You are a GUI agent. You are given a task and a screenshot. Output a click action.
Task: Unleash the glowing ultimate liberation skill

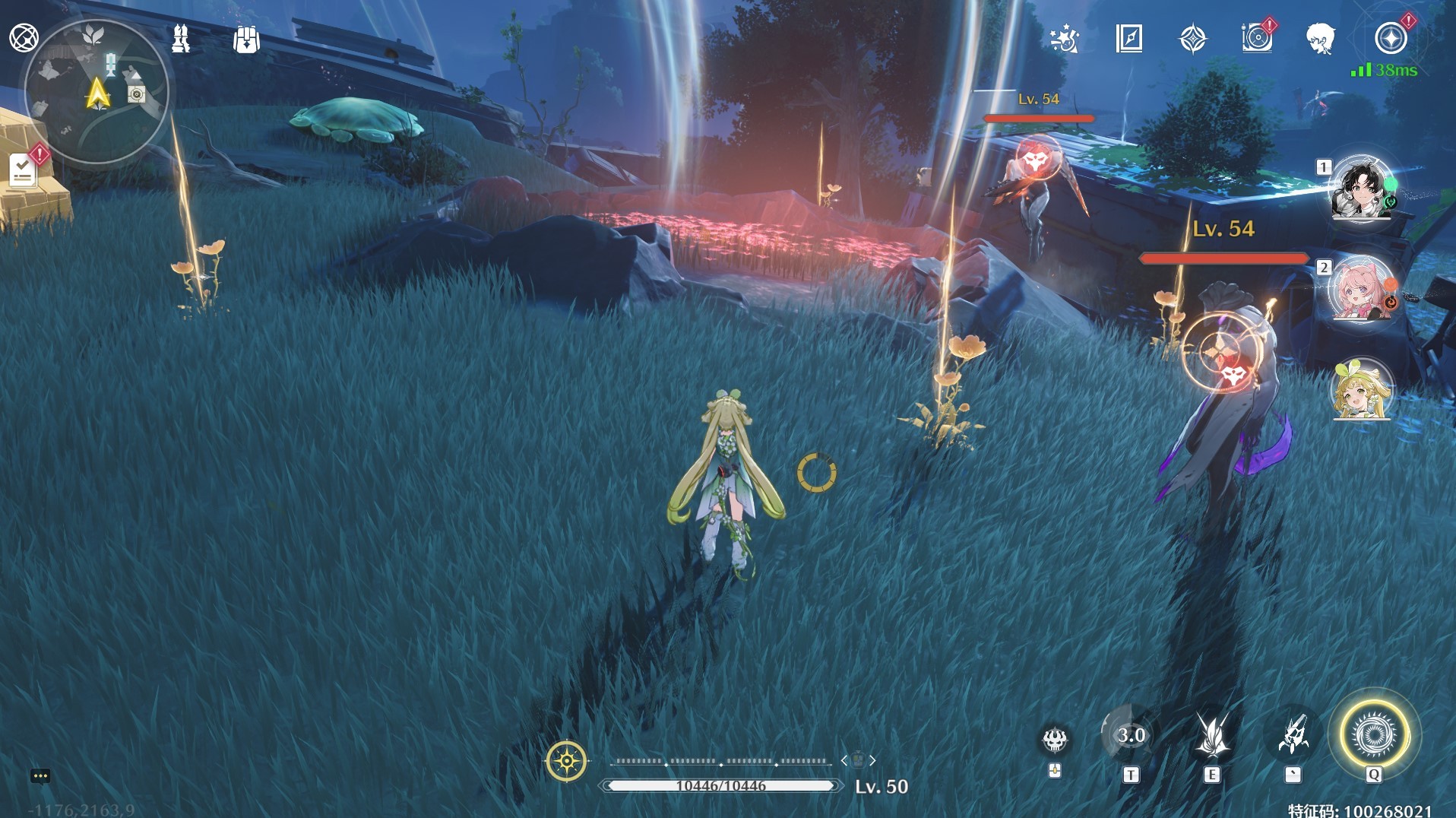pyautogui.click(x=1374, y=735)
